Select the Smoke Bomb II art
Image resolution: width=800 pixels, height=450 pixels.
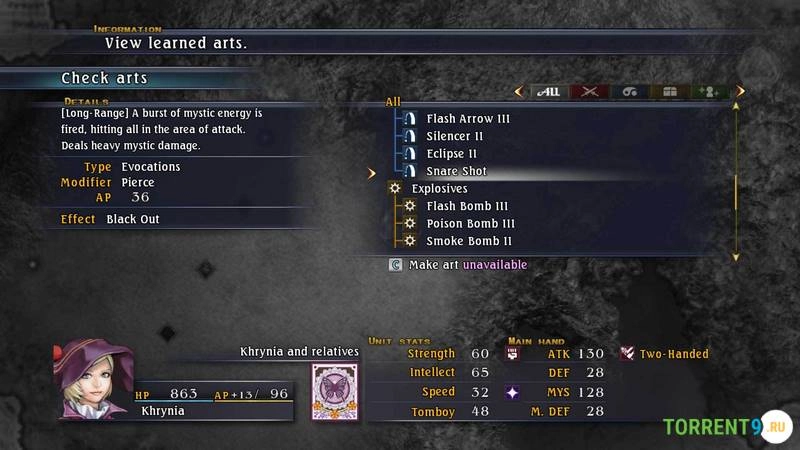pyautogui.click(x=469, y=241)
